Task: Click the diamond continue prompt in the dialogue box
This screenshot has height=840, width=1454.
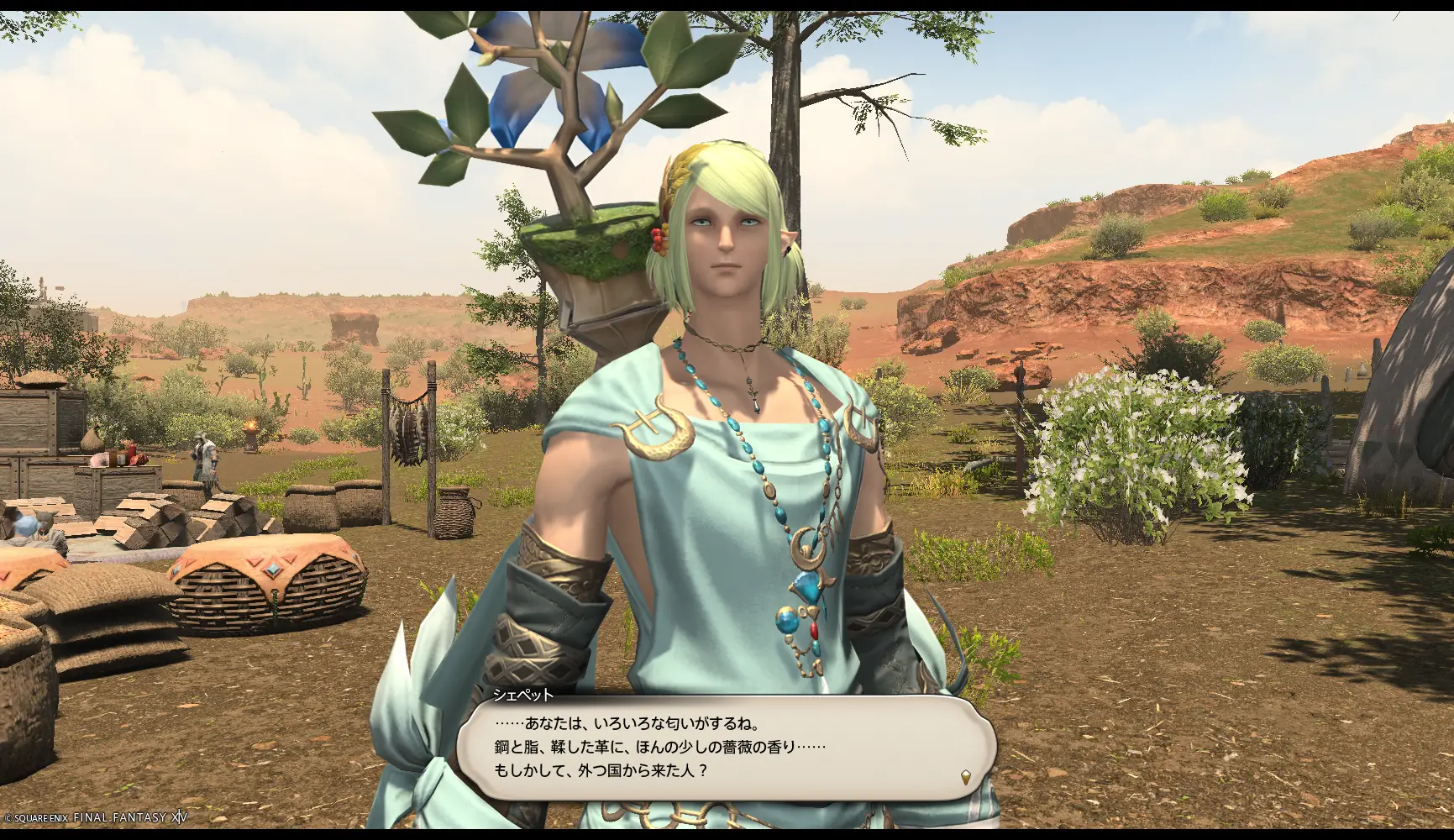Action: click(x=968, y=777)
